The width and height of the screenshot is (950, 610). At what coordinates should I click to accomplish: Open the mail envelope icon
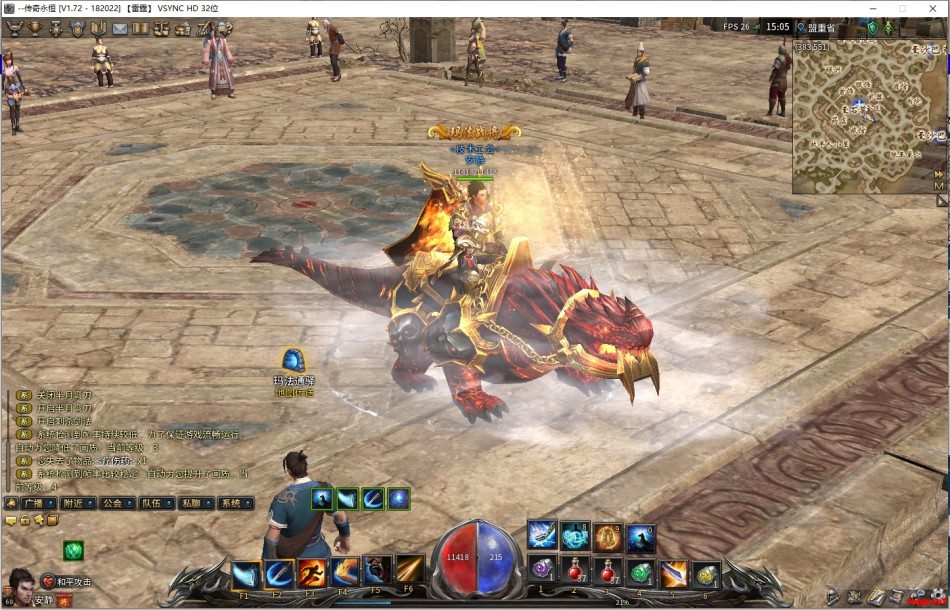tap(120, 28)
